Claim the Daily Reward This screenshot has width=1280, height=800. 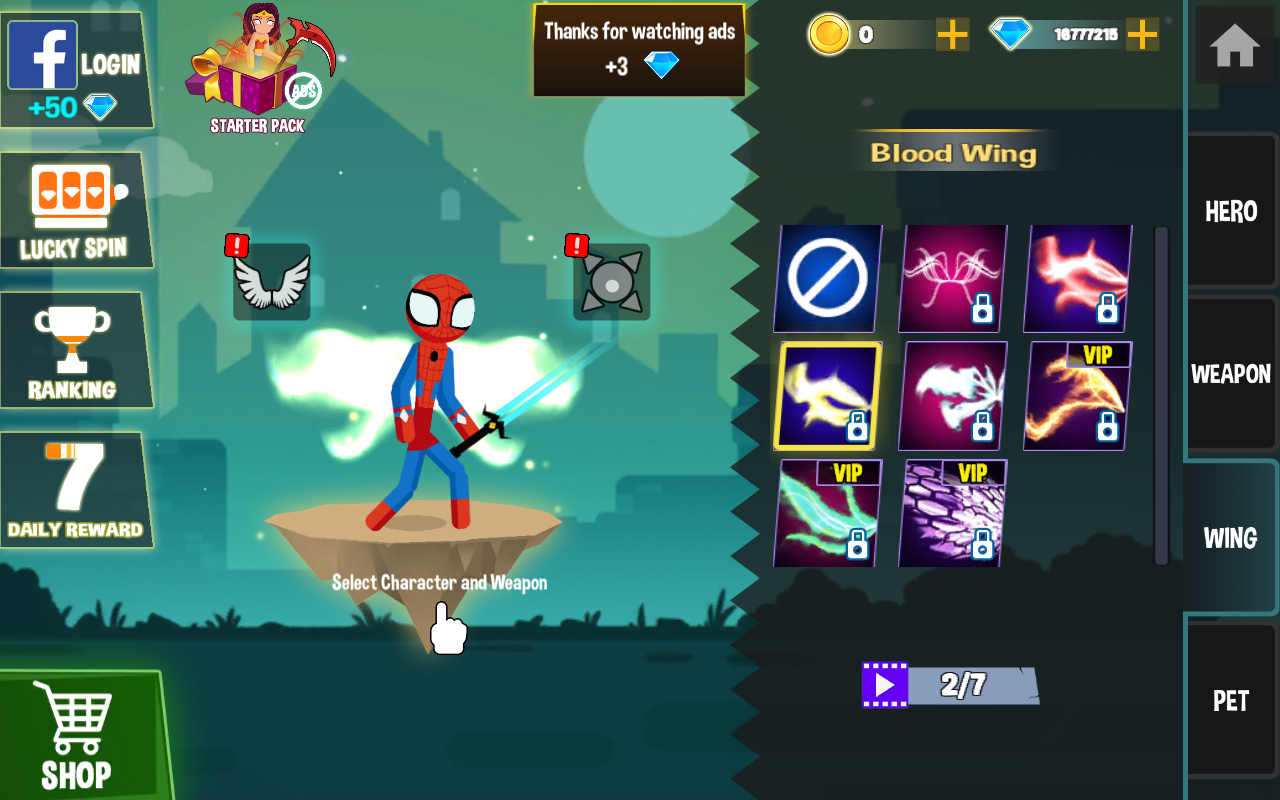tap(75, 490)
